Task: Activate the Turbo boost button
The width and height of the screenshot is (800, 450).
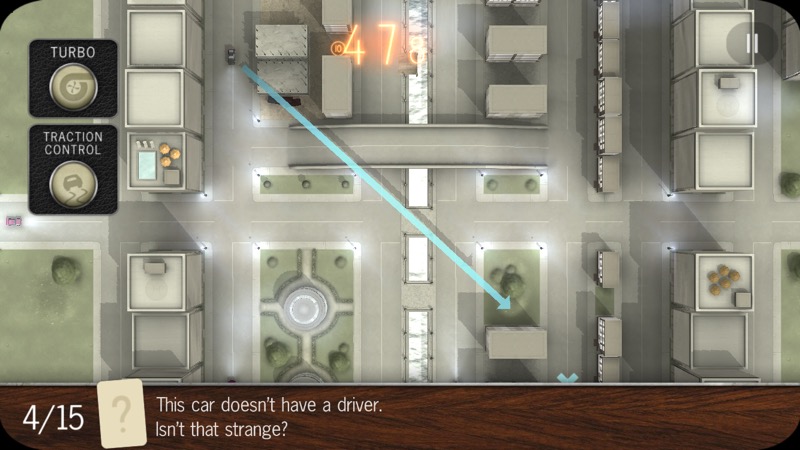Action: point(73,87)
